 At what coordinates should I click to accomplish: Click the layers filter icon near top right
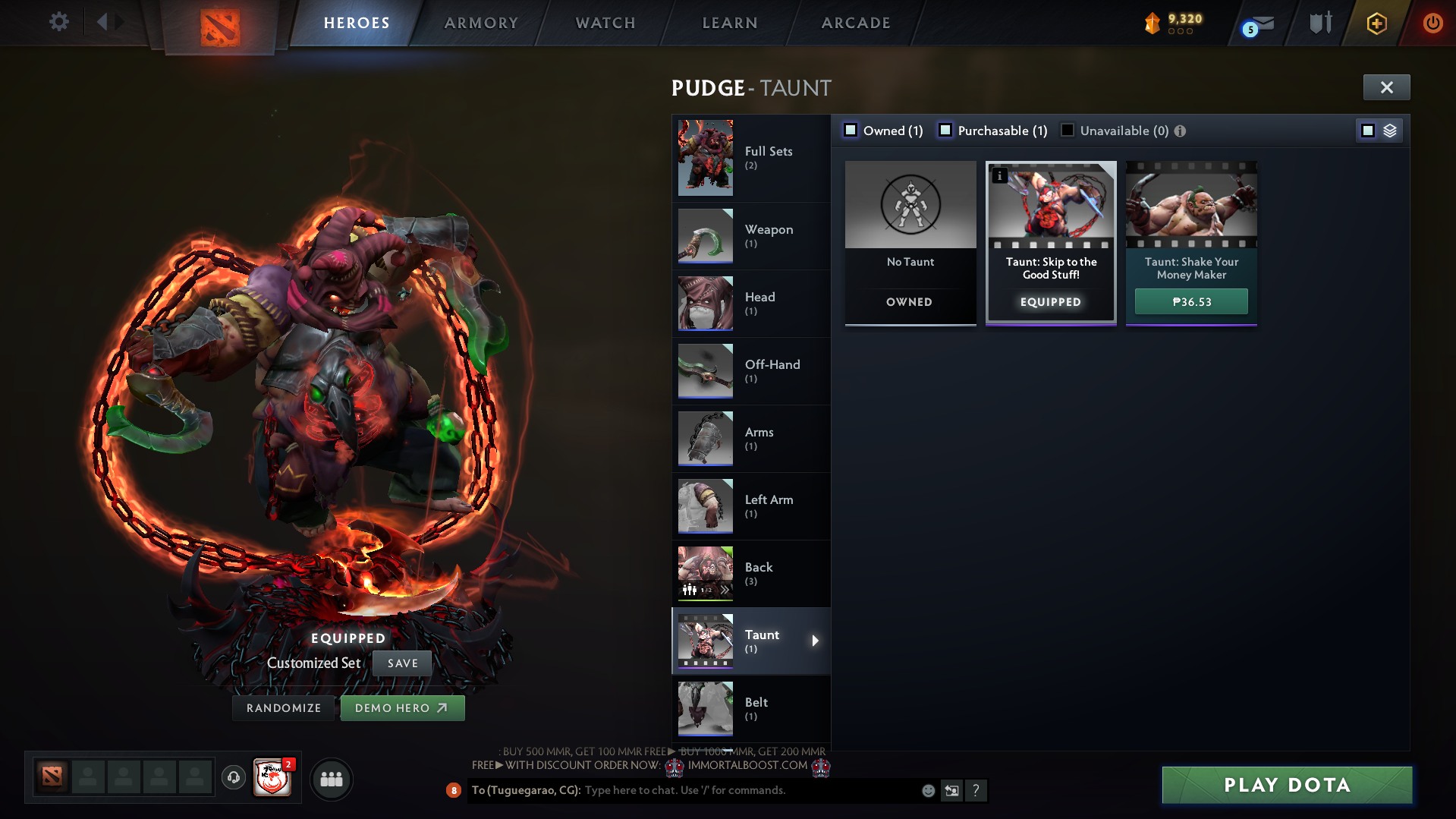point(1390,130)
